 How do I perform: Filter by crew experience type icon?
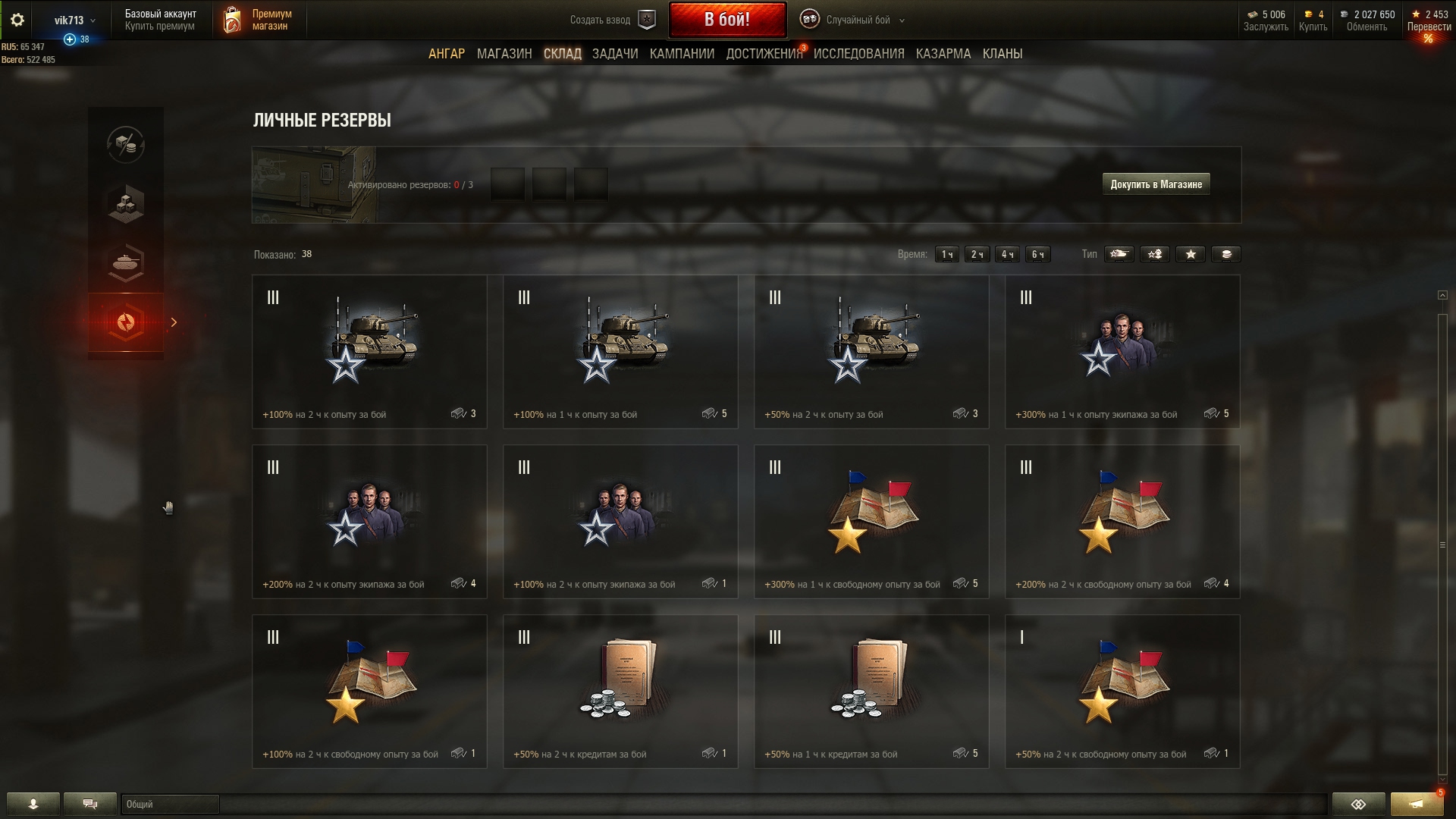pos(1155,254)
